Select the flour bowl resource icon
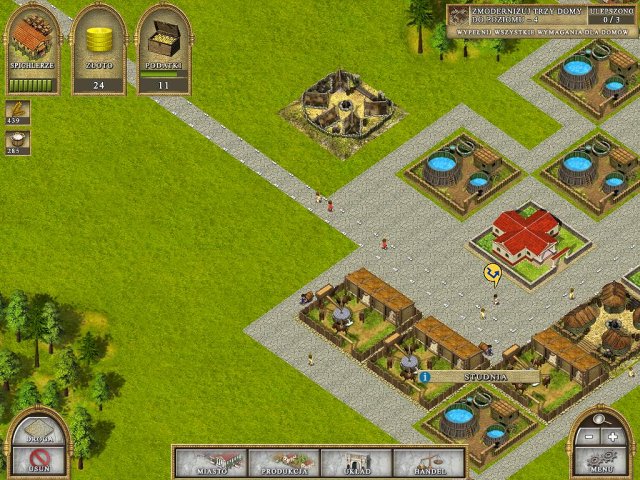This screenshot has width=640, height=480. (x=17, y=142)
